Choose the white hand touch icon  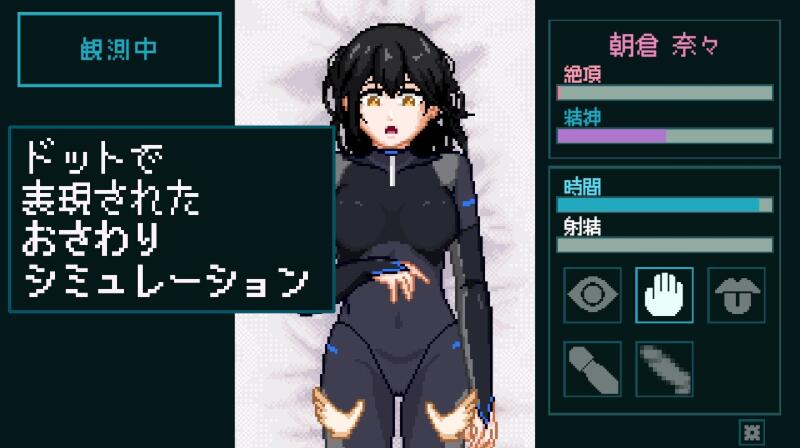coord(665,296)
